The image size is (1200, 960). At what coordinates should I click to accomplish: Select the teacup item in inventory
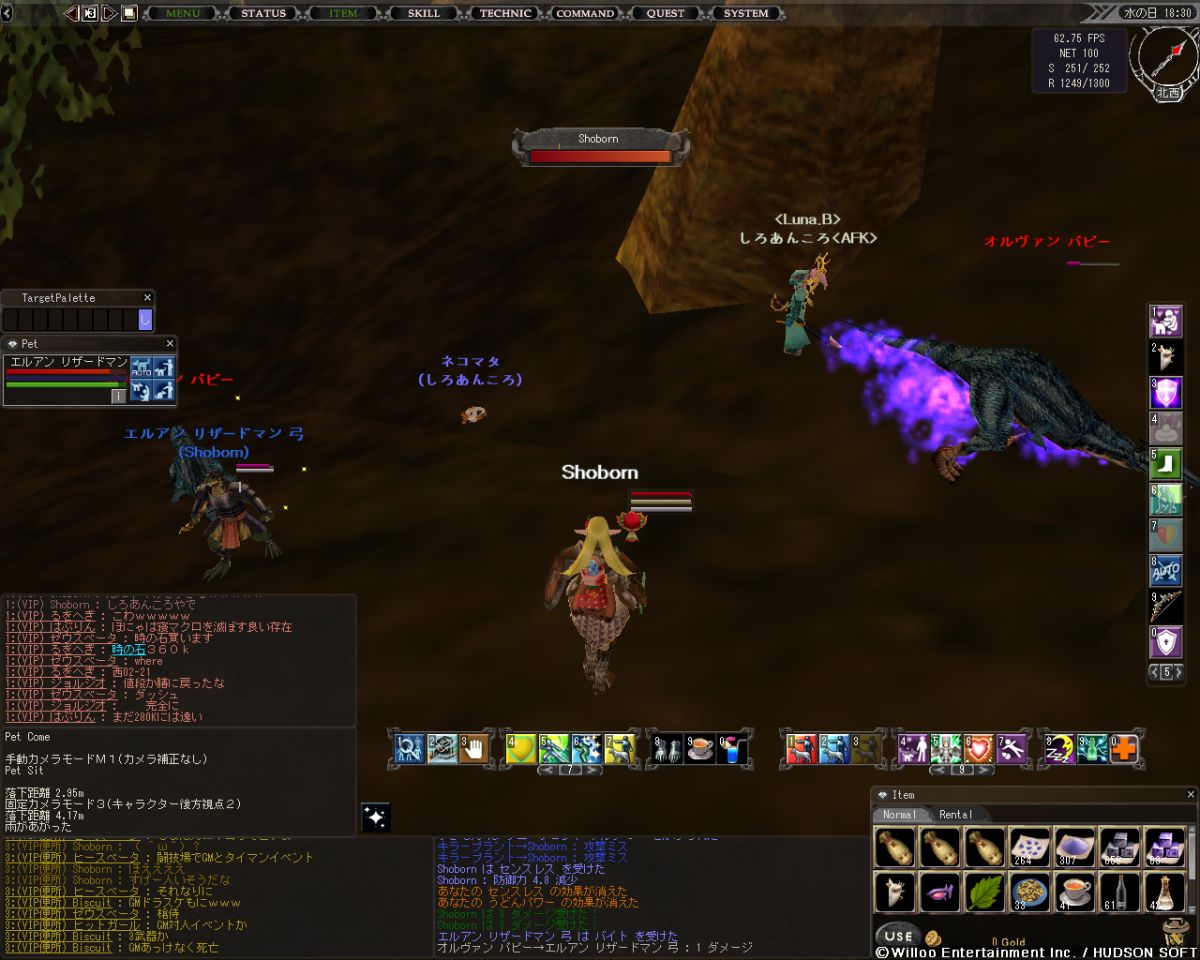tap(1074, 891)
